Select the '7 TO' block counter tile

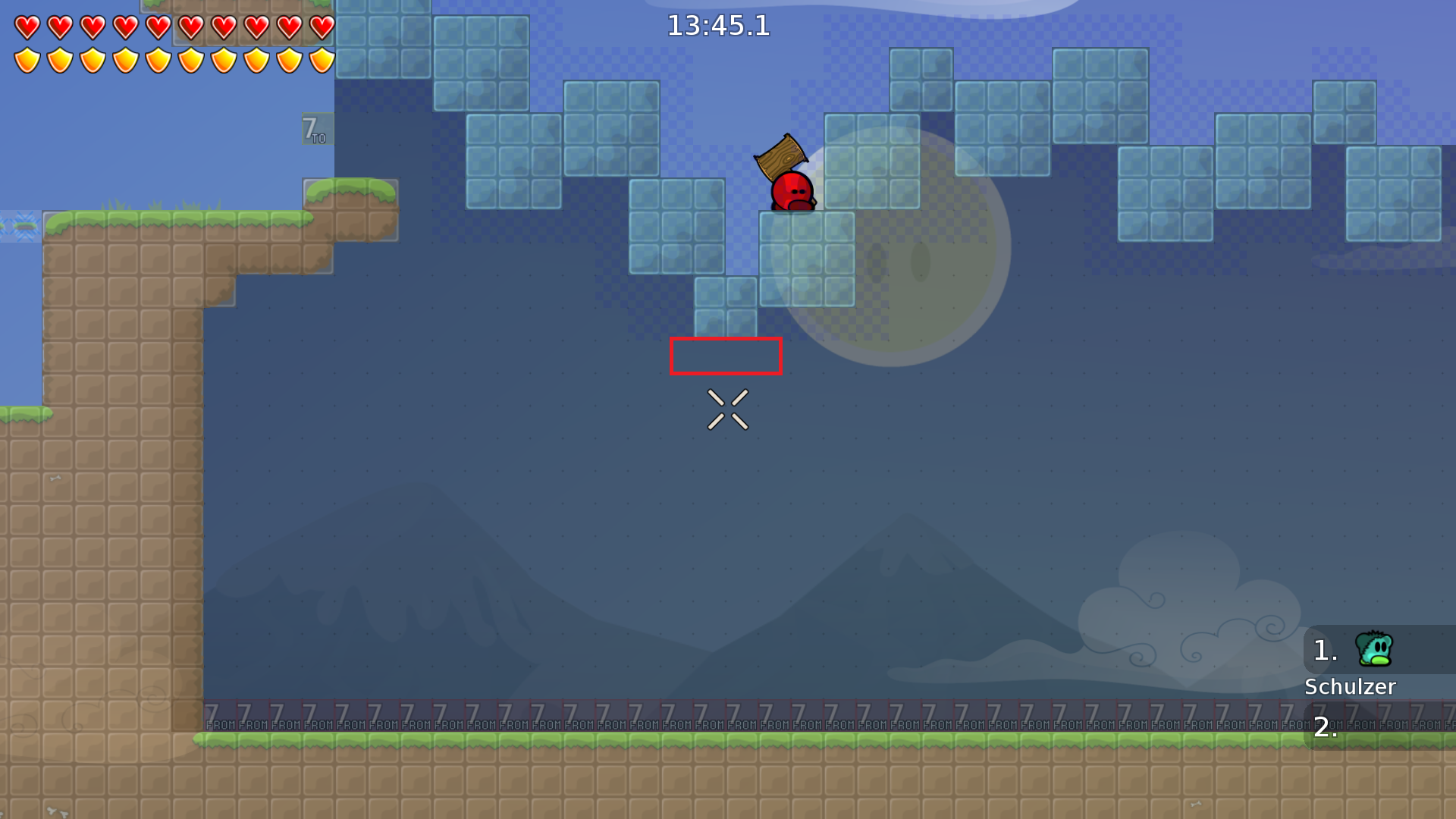pyautogui.click(x=315, y=130)
